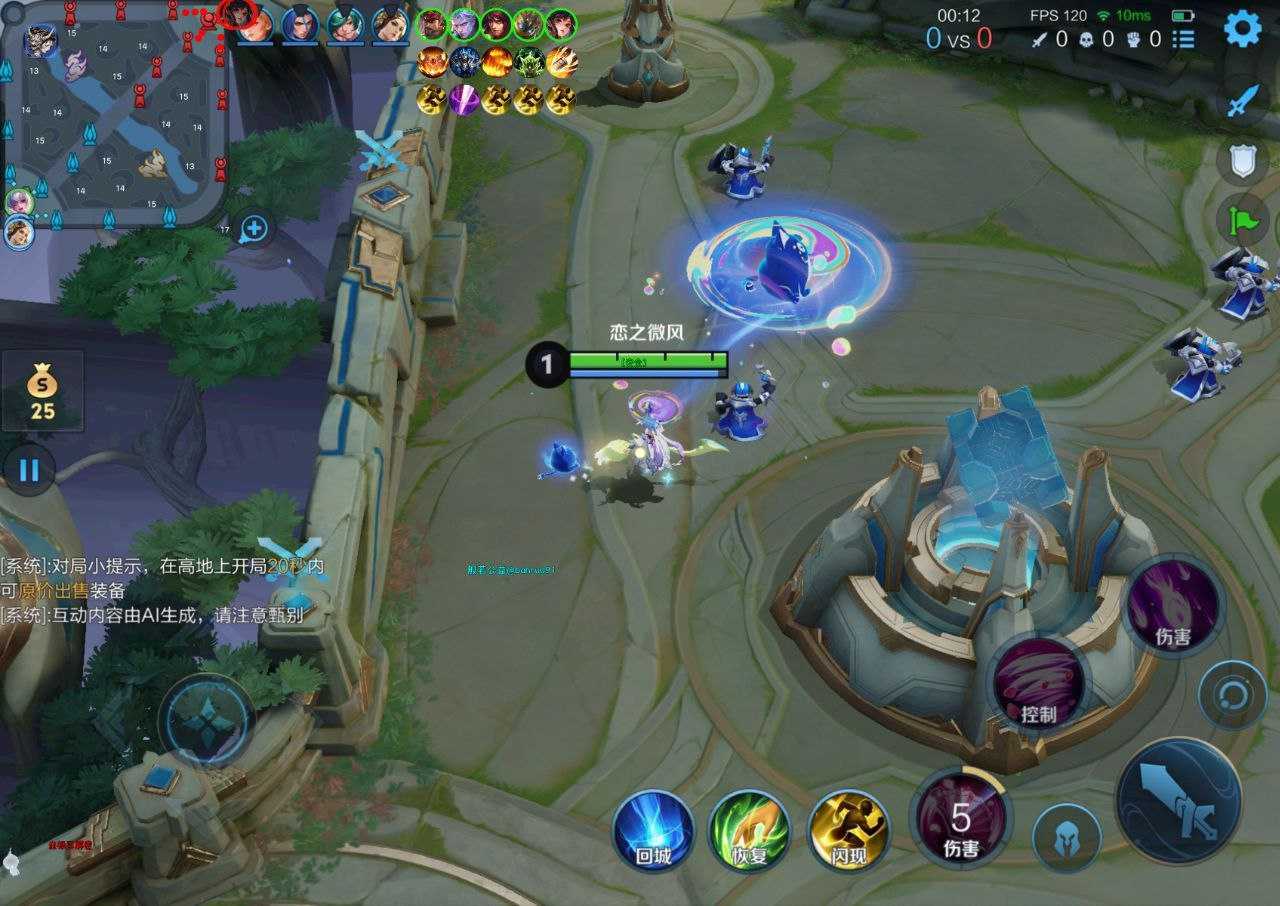
Task: Open the gold shop showing 25
Action: point(42,391)
